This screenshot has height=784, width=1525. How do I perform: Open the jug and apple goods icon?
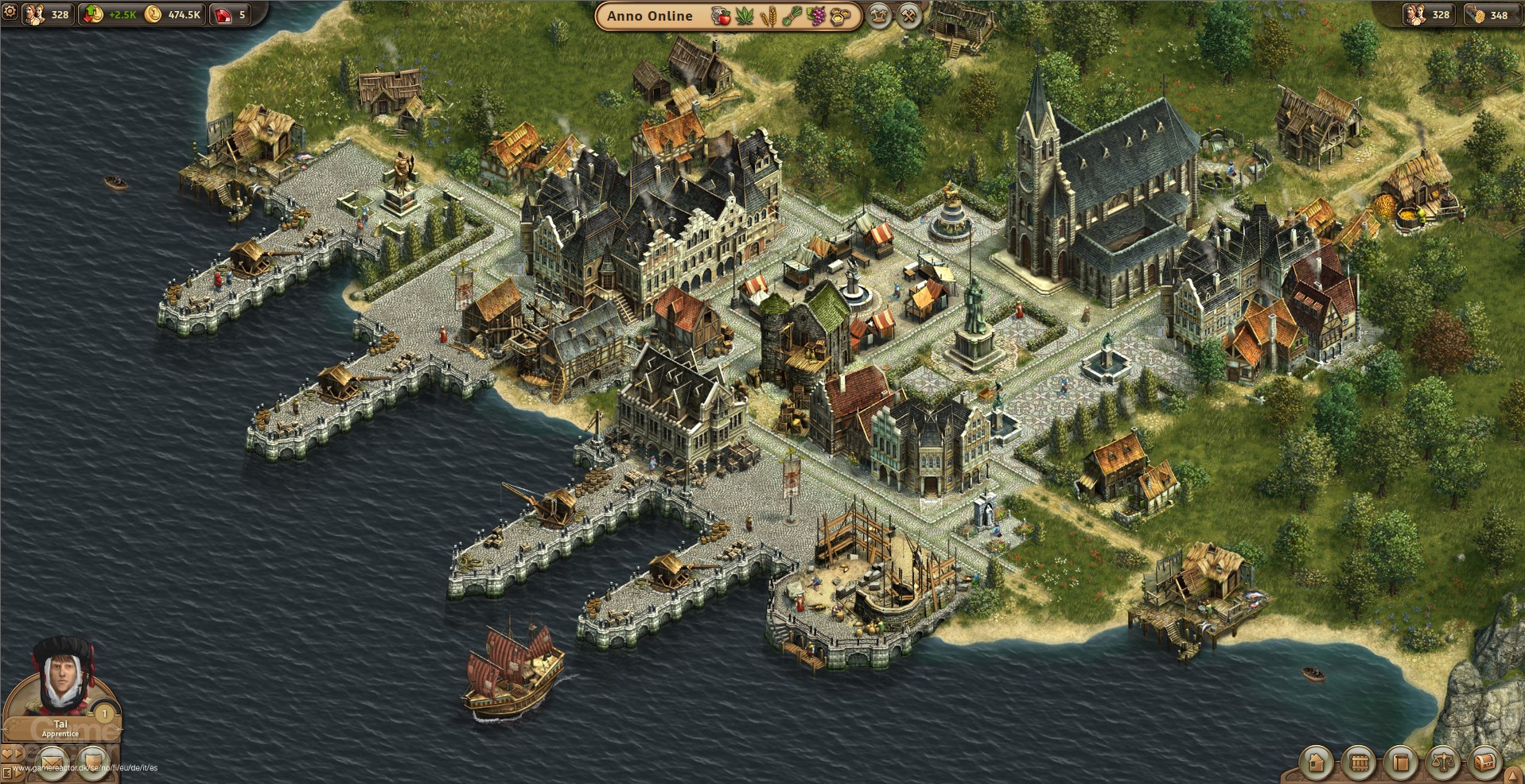pos(721,15)
